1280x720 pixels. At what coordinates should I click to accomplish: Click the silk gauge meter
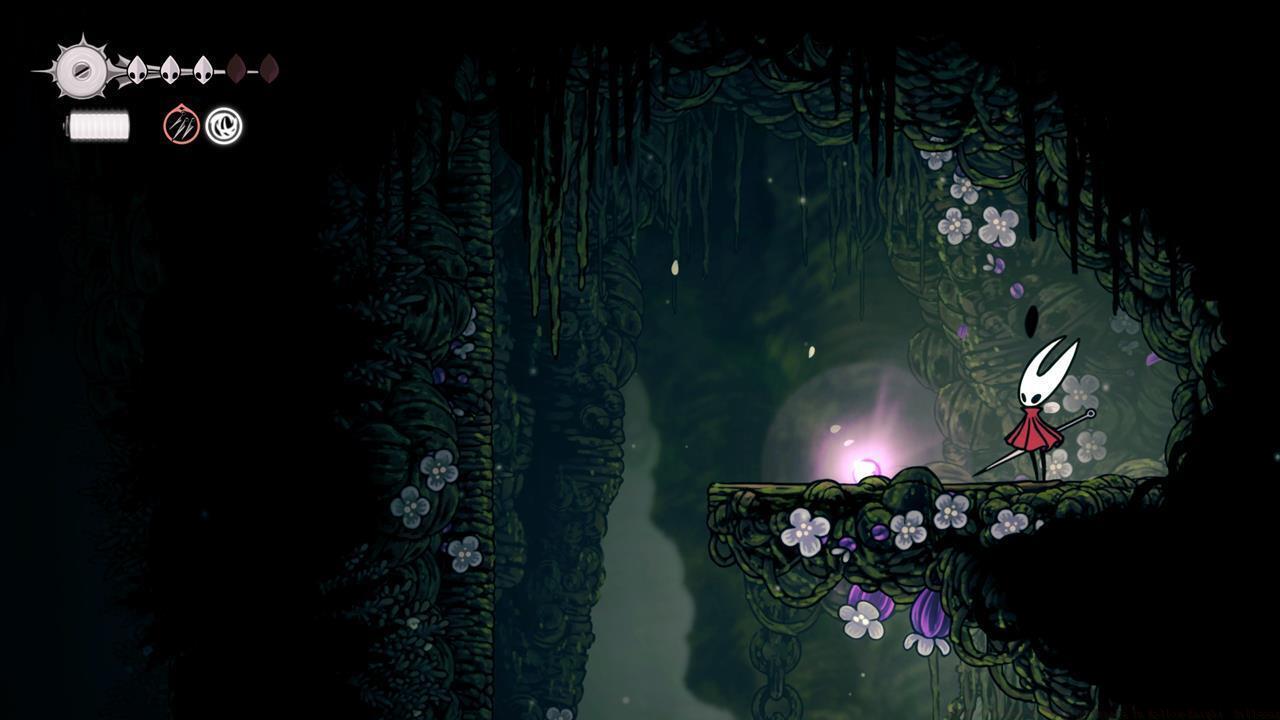(x=98, y=125)
